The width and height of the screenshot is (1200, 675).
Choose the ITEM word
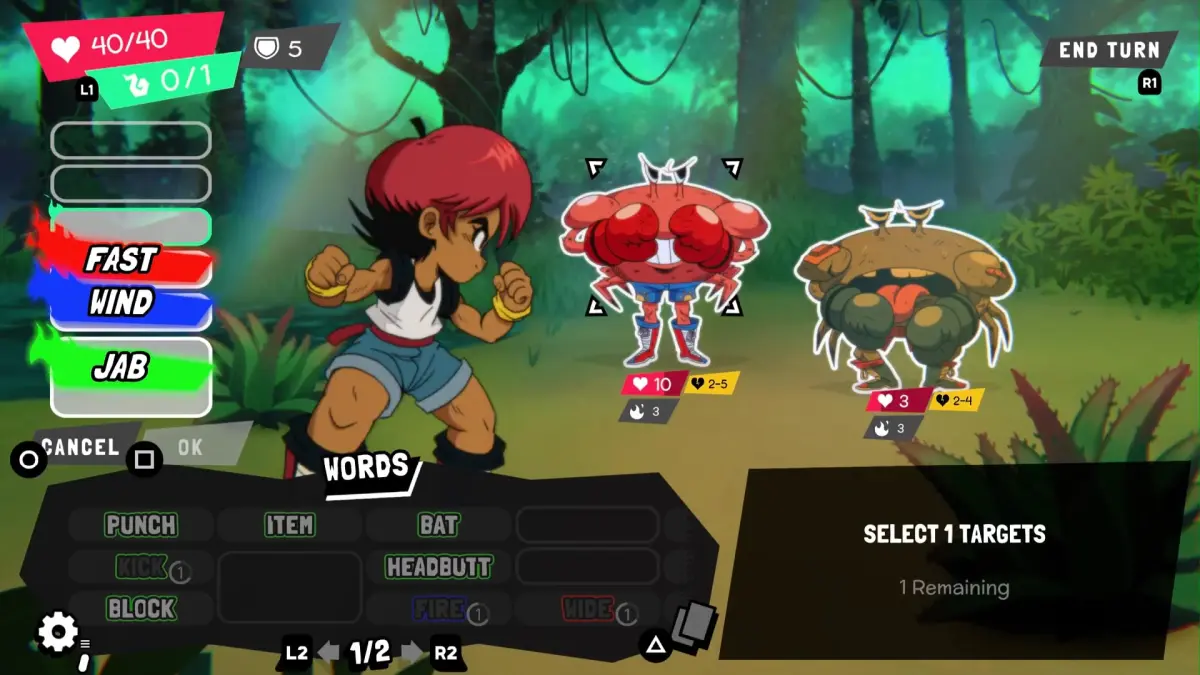[x=289, y=525]
